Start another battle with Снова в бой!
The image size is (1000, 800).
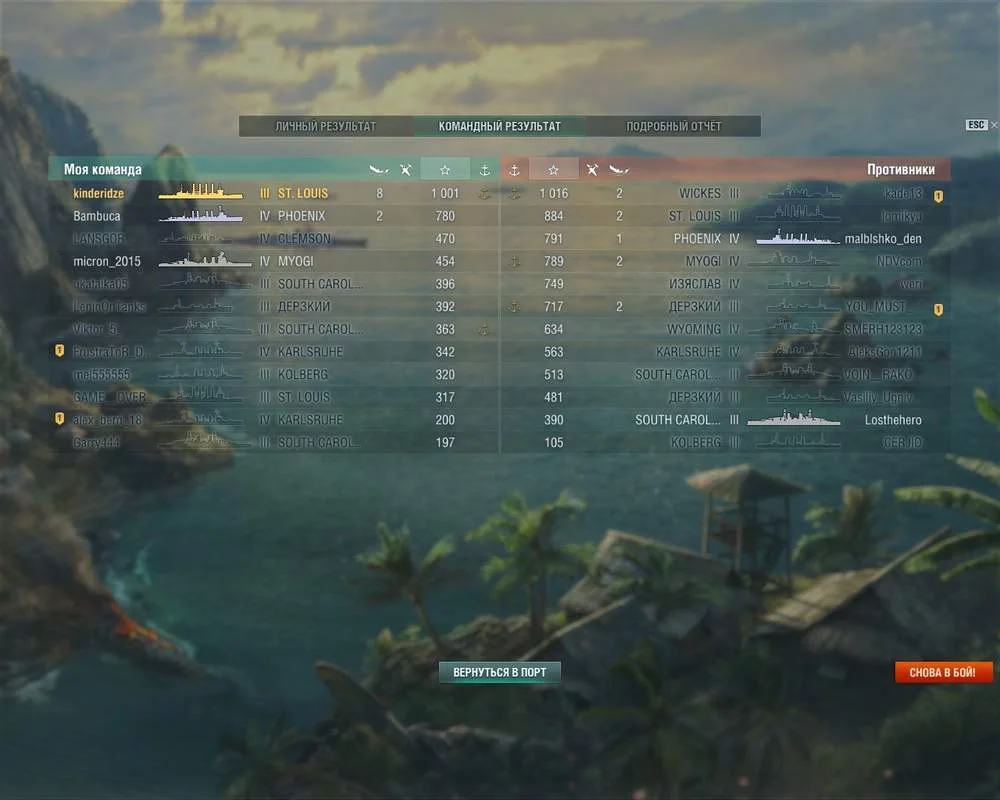(943, 672)
